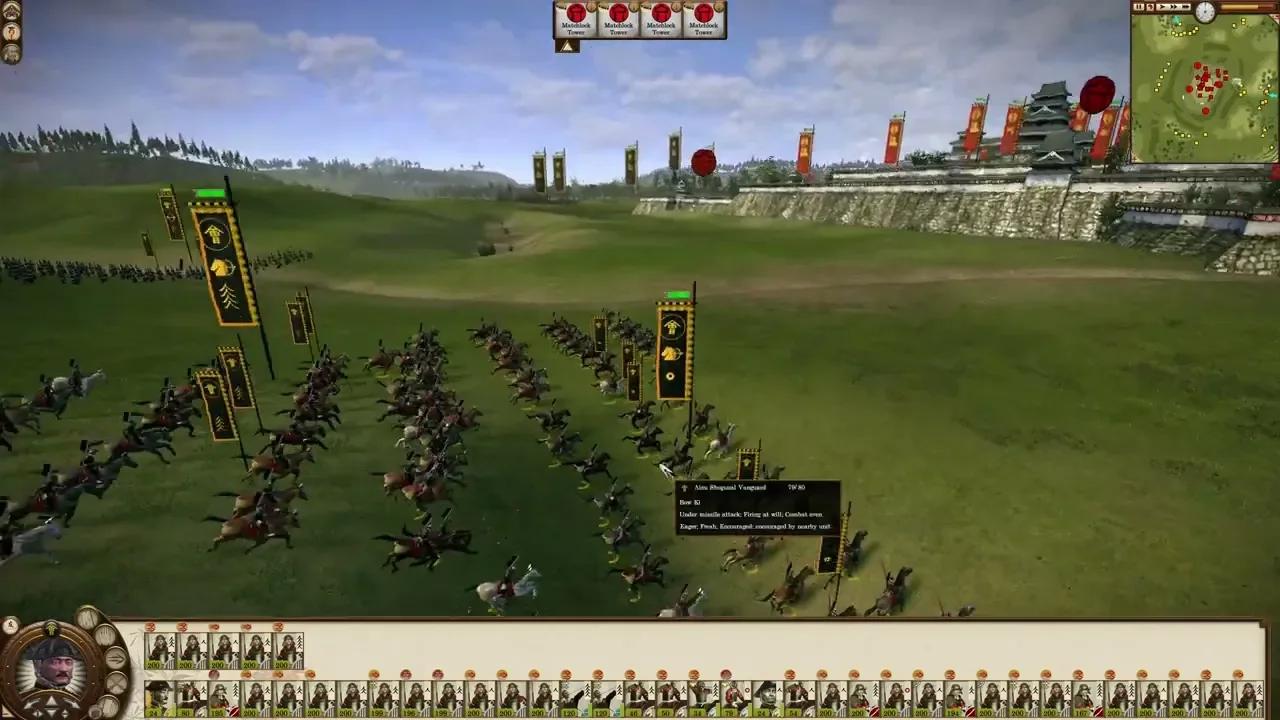
Task: Pause the battle with the pause icon
Action: [x=1138, y=7]
